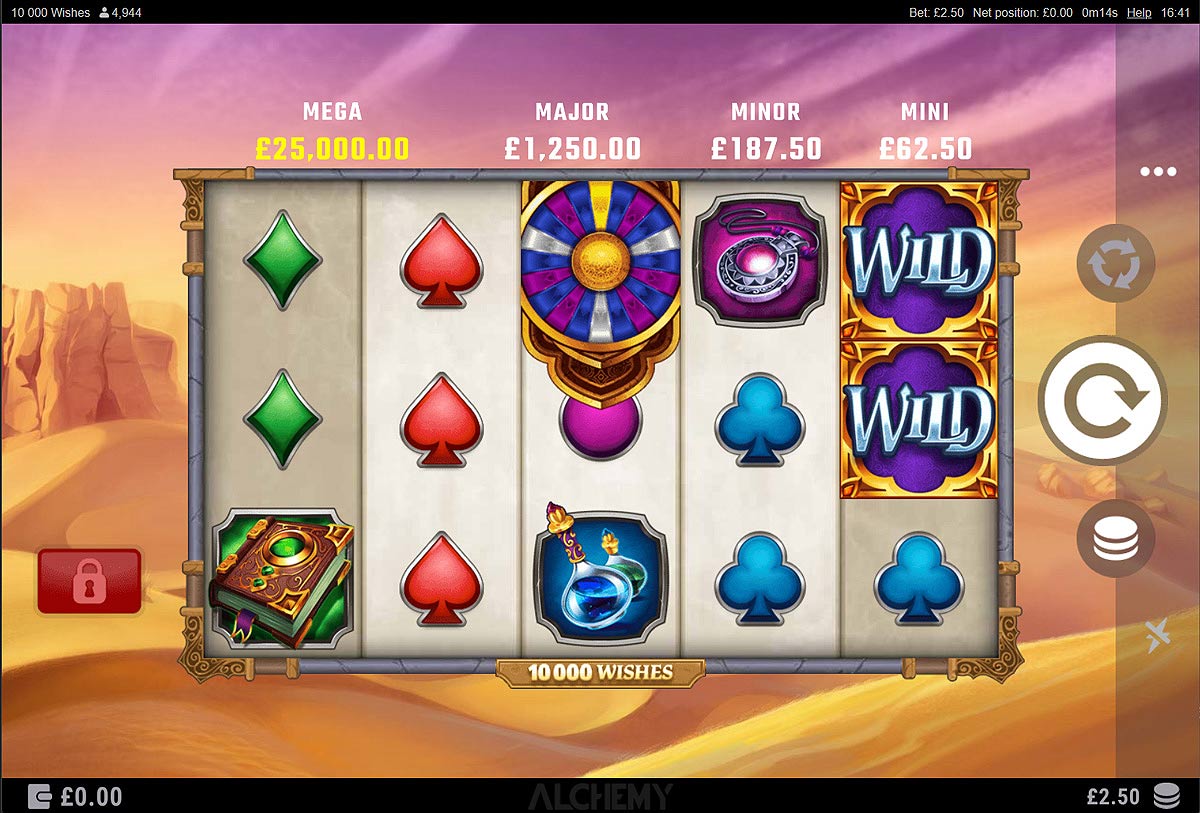Image resolution: width=1200 pixels, height=813 pixels.
Task: Click the wallet balance icon
Action: (x=40, y=796)
